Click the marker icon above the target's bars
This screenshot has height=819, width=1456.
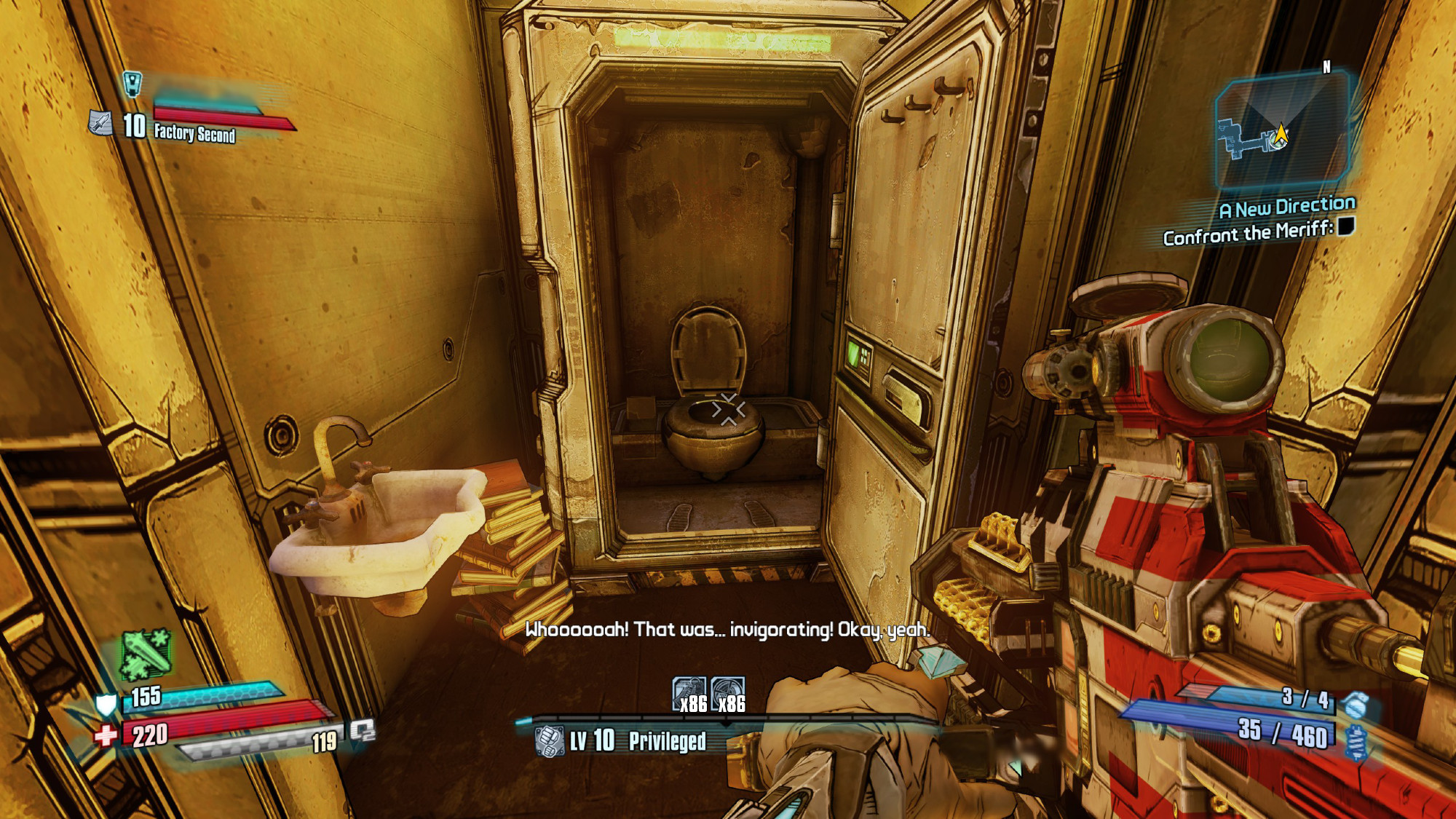(132, 84)
